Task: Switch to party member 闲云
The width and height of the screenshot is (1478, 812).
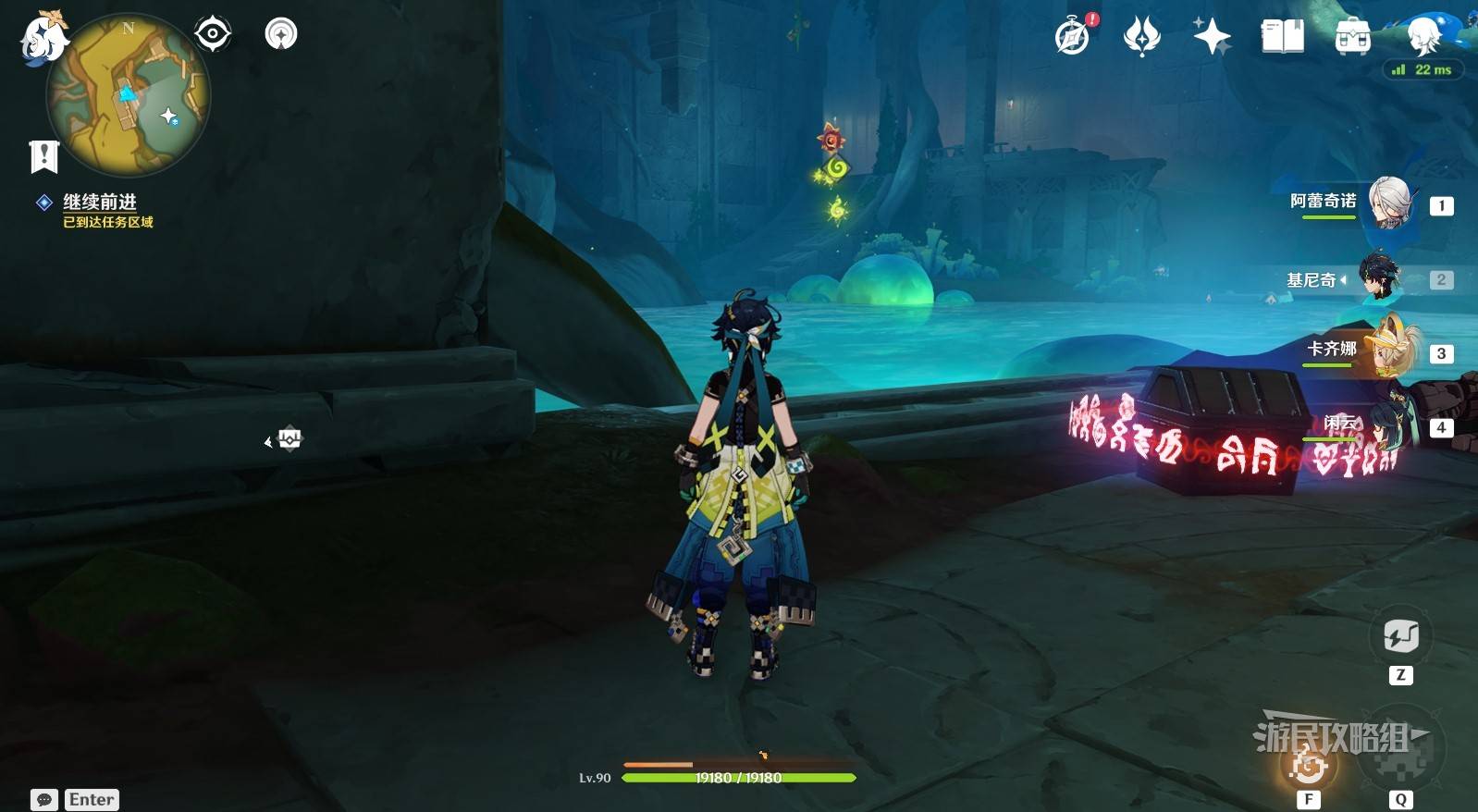Action: coord(1387,424)
